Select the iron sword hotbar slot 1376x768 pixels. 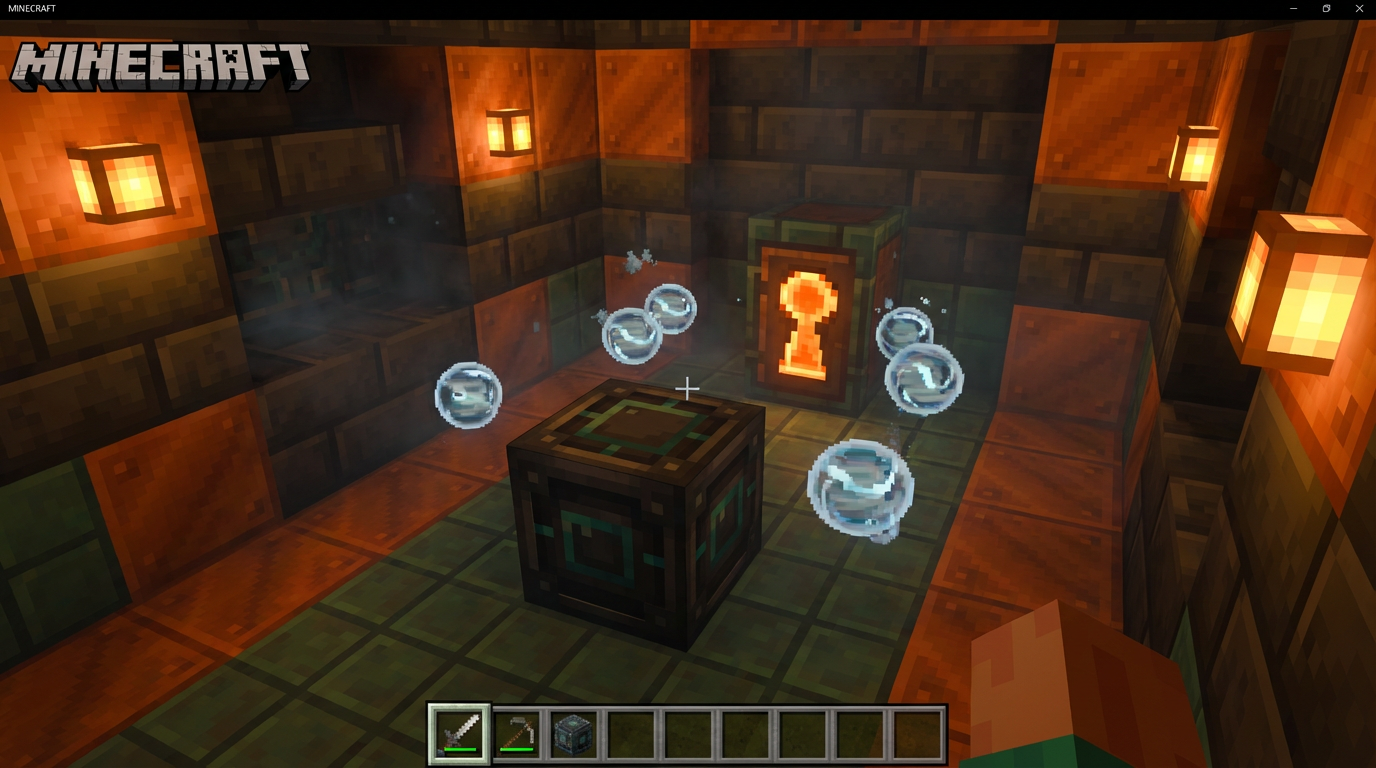(459, 733)
